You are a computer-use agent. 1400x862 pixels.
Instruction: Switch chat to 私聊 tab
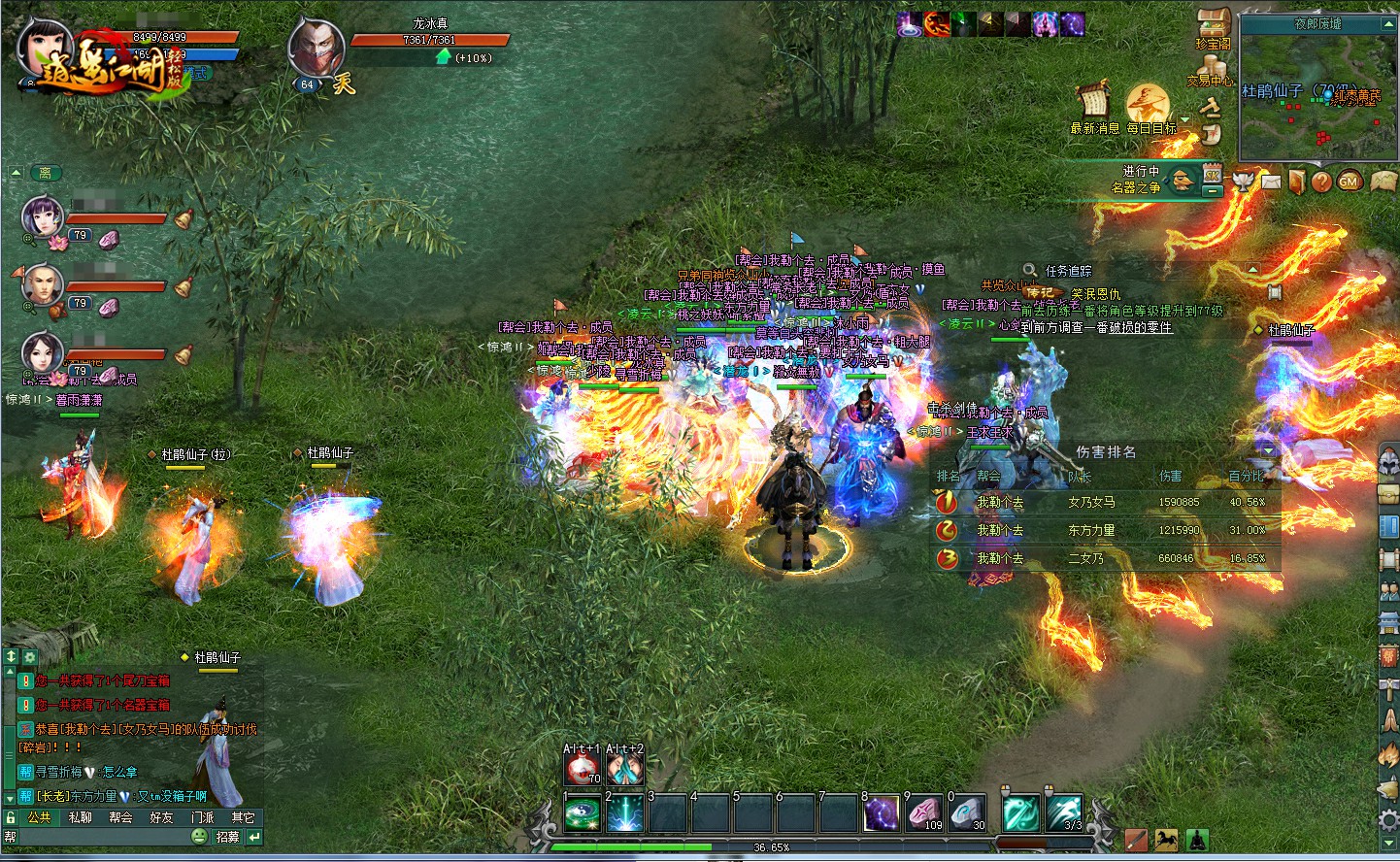point(81,817)
